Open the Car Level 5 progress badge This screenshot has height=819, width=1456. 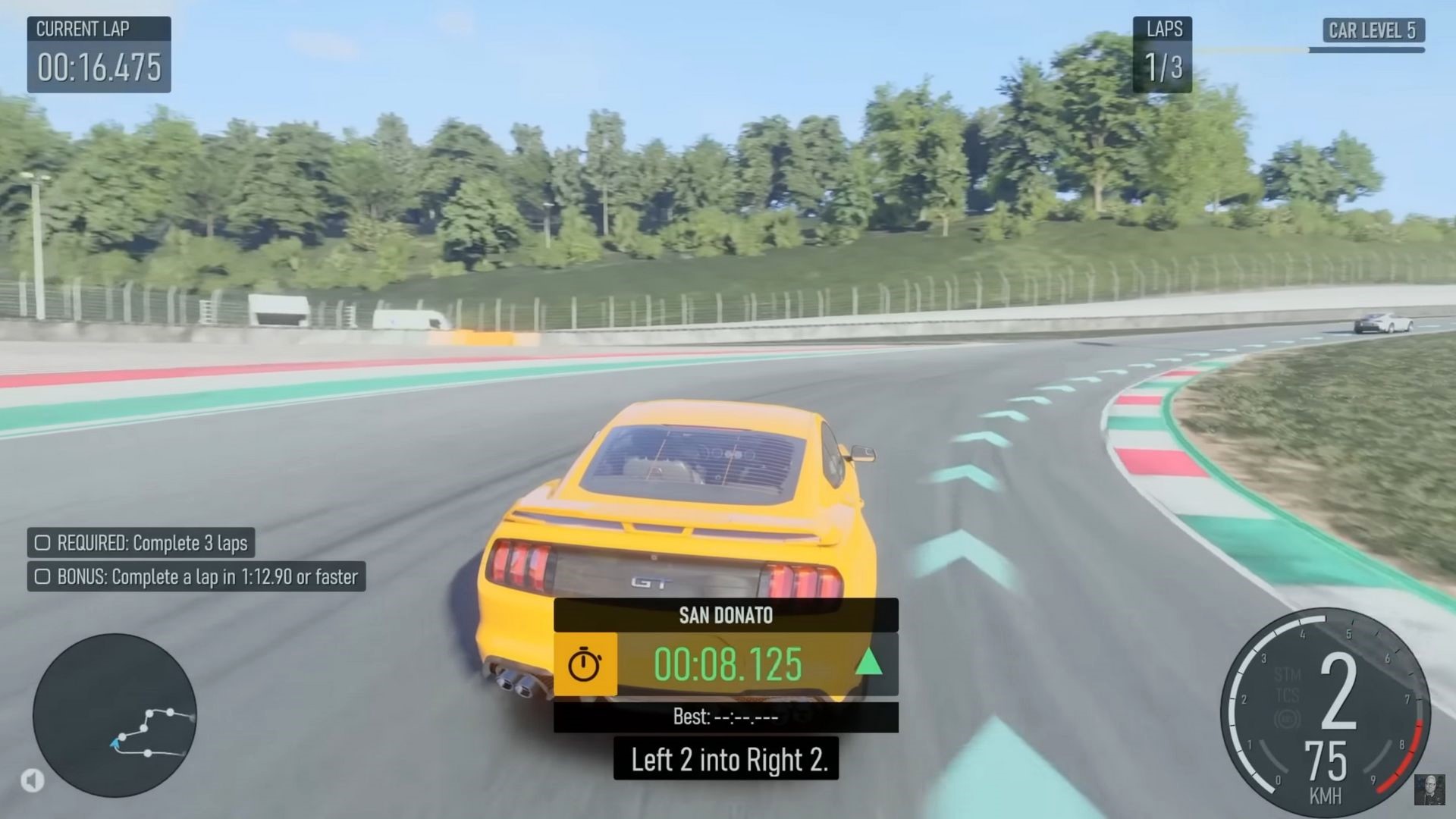click(1373, 30)
